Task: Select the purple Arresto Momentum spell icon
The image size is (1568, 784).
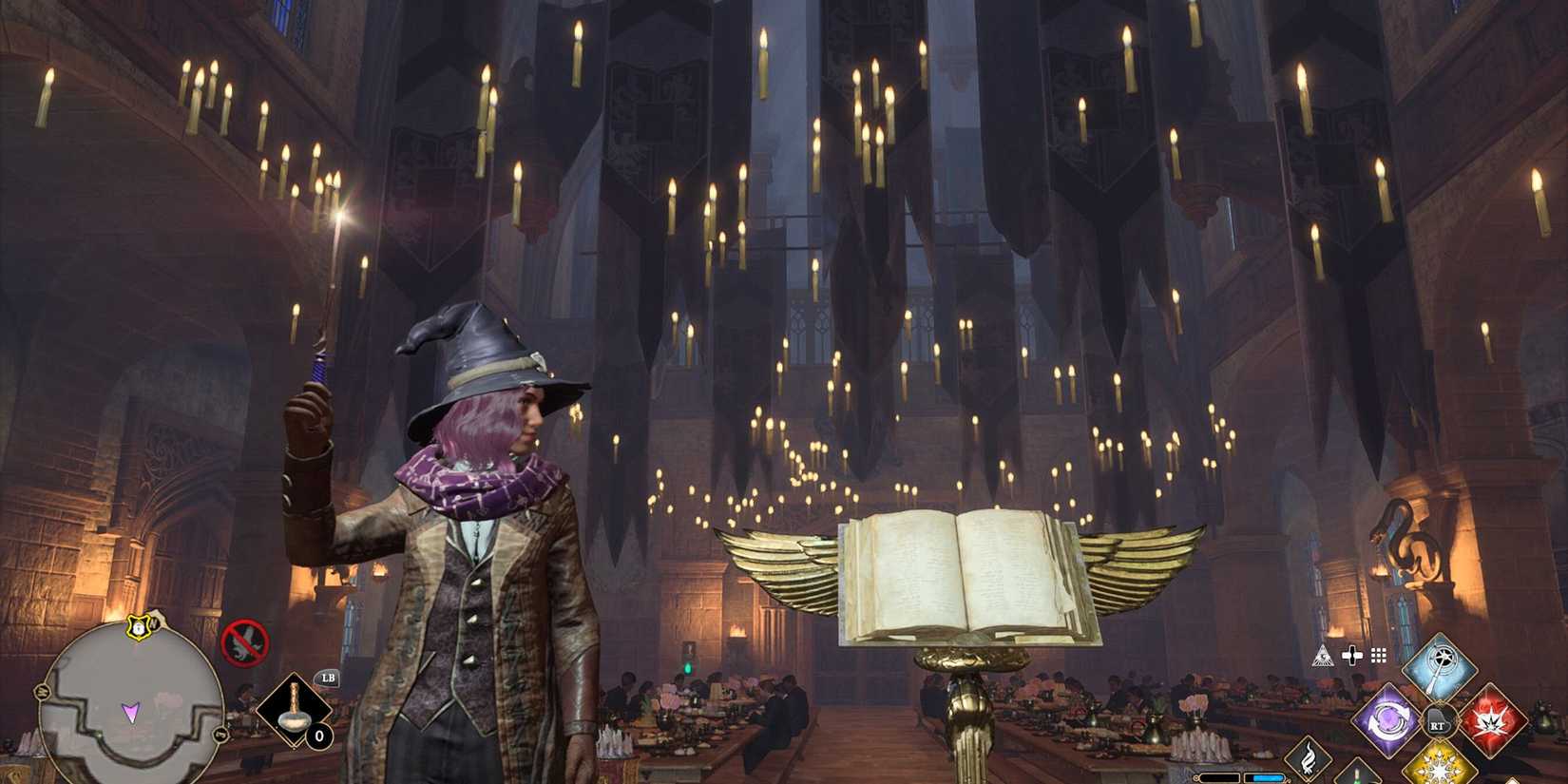Action: pyautogui.click(x=1386, y=720)
